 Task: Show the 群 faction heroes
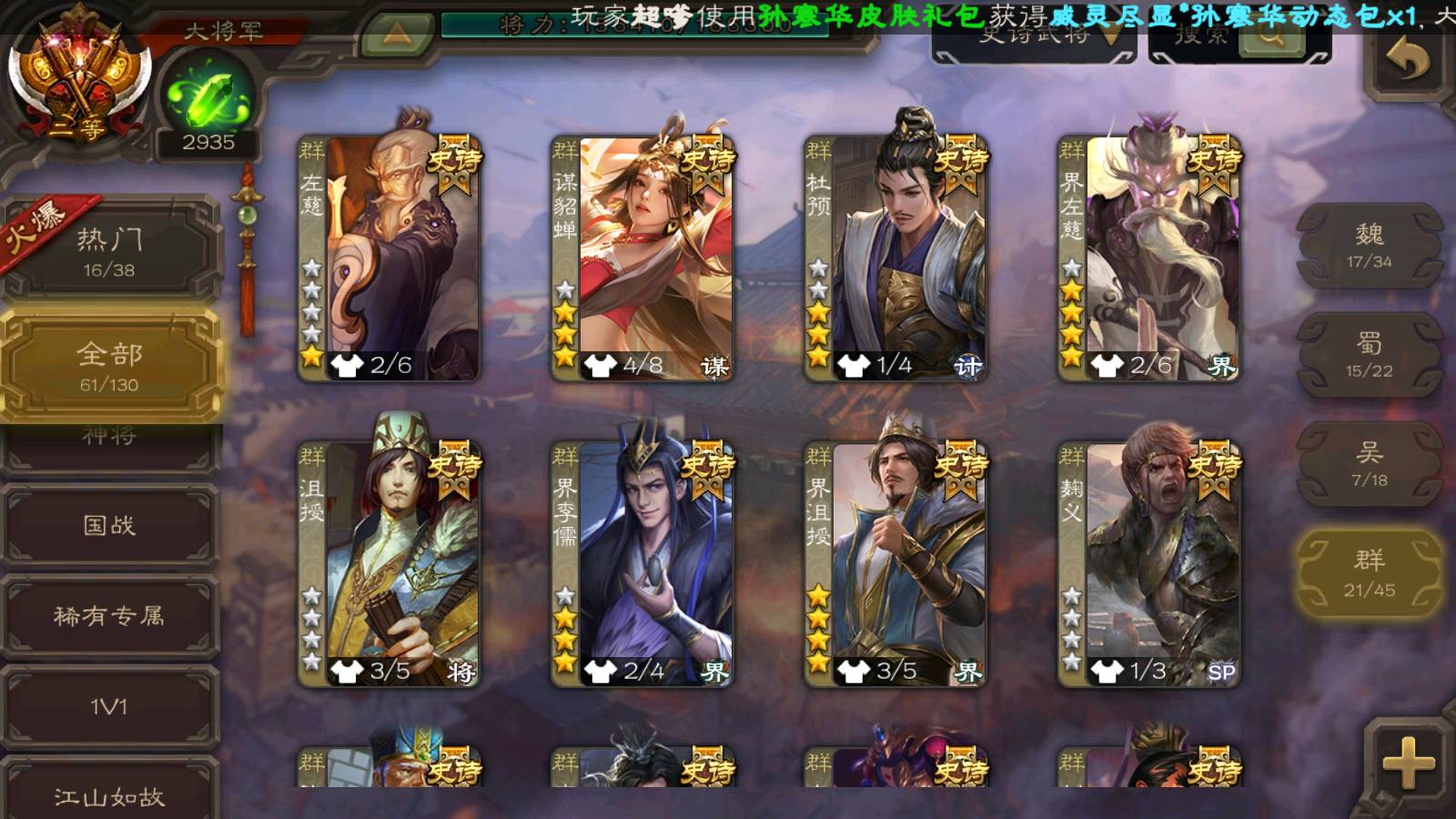(x=1369, y=573)
